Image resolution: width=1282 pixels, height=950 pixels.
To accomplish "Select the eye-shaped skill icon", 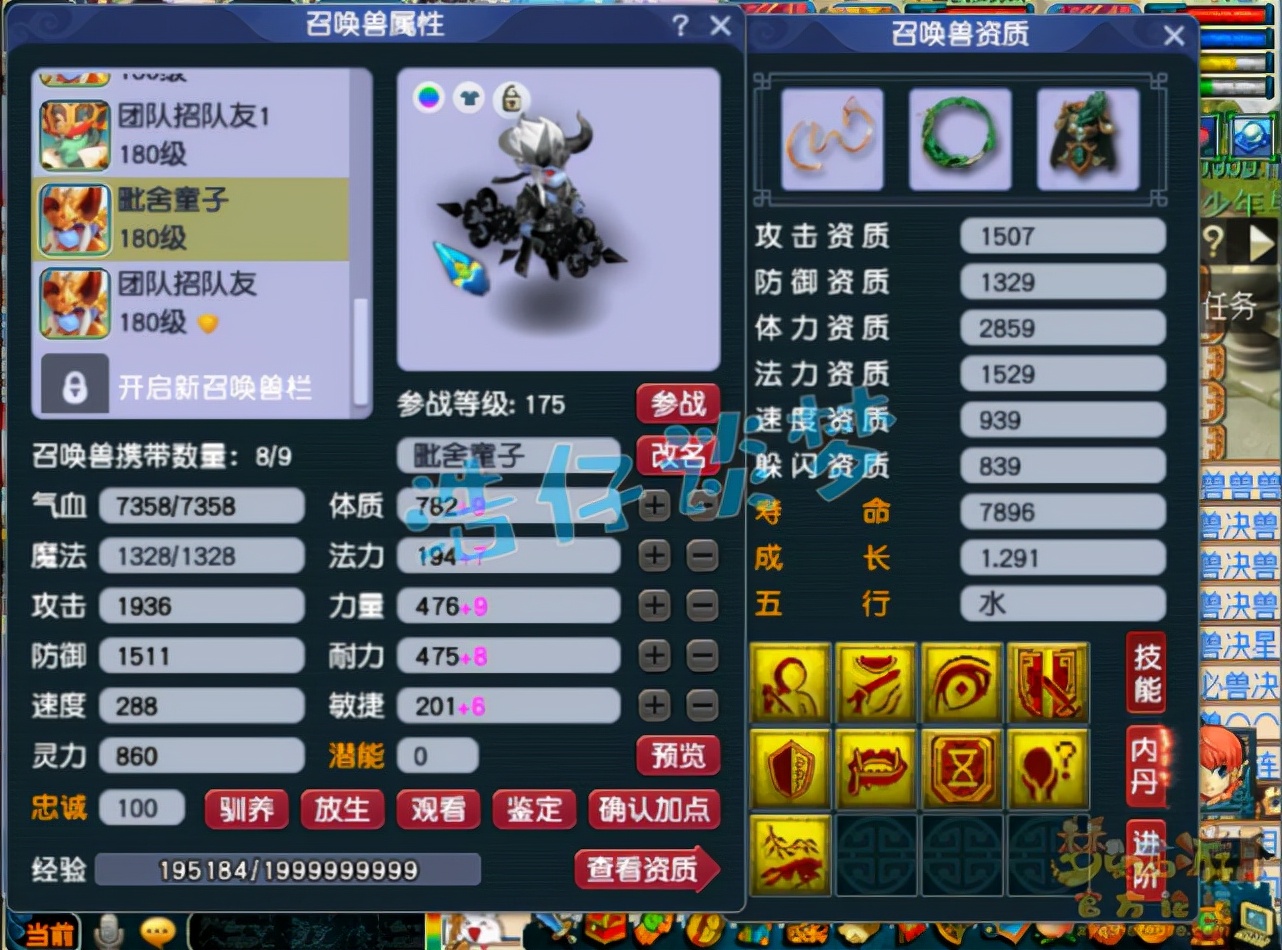I will (x=961, y=683).
